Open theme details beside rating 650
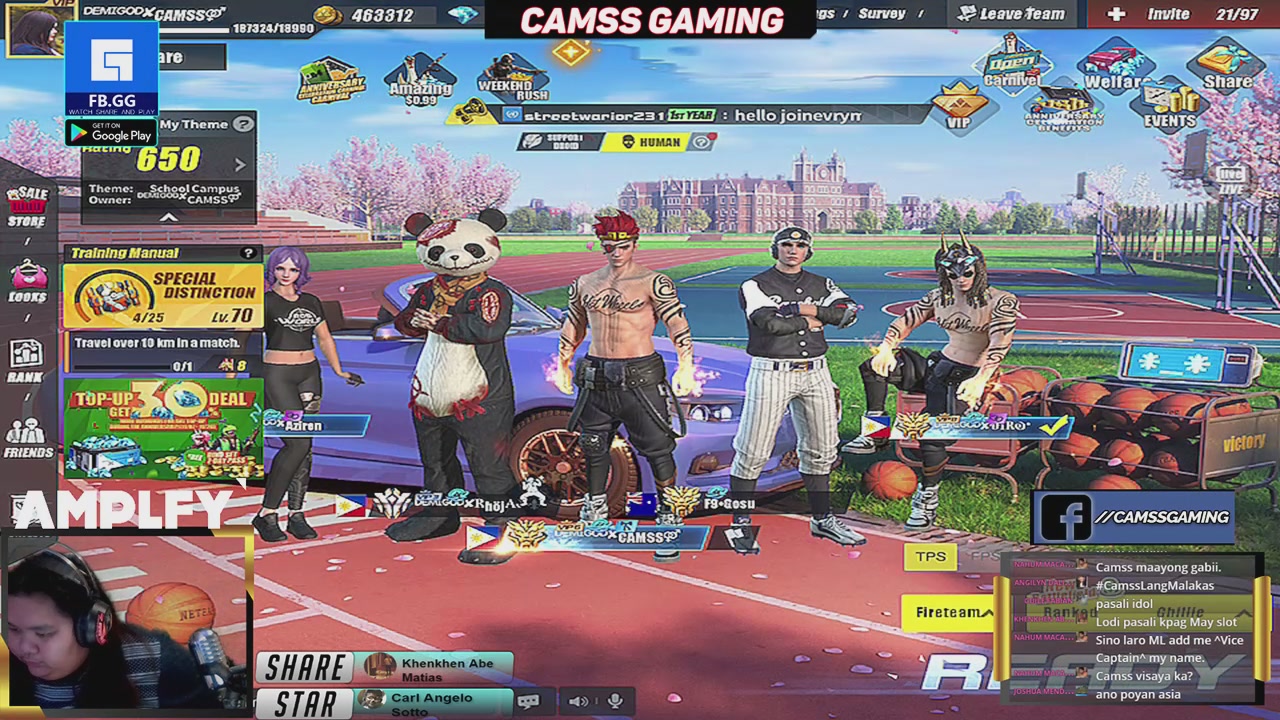This screenshot has width=1280, height=720. tap(239, 166)
